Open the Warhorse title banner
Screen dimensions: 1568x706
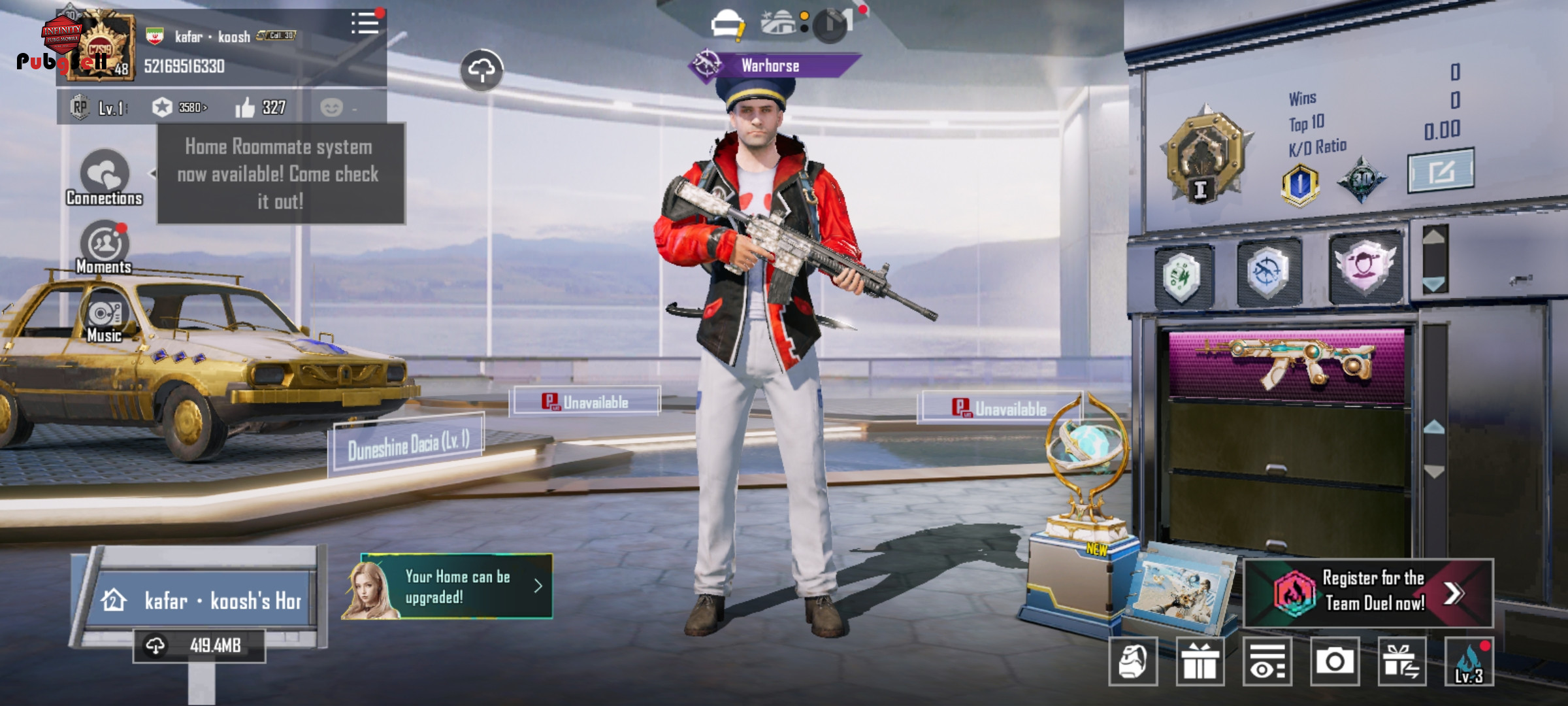(x=771, y=65)
